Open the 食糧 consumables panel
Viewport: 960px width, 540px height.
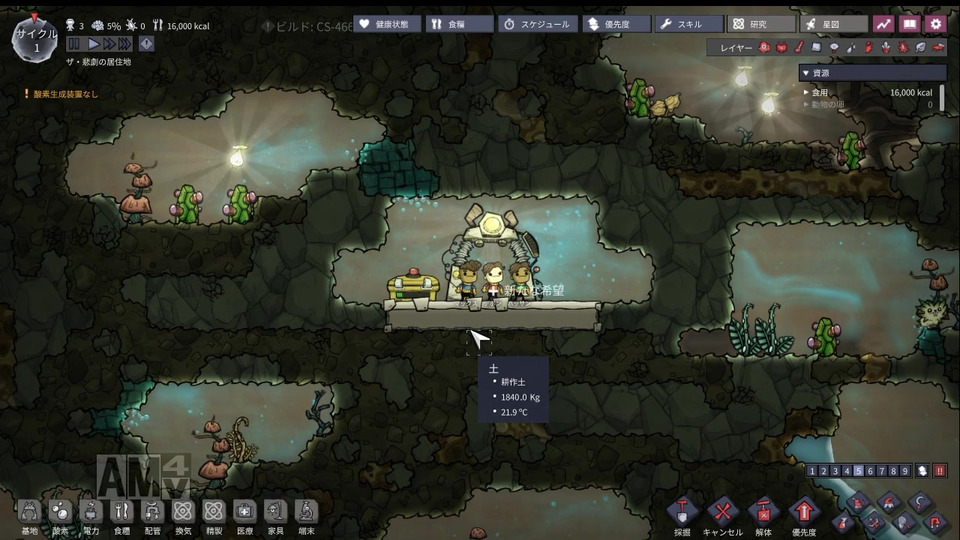pyautogui.click(x=456, y=23)
